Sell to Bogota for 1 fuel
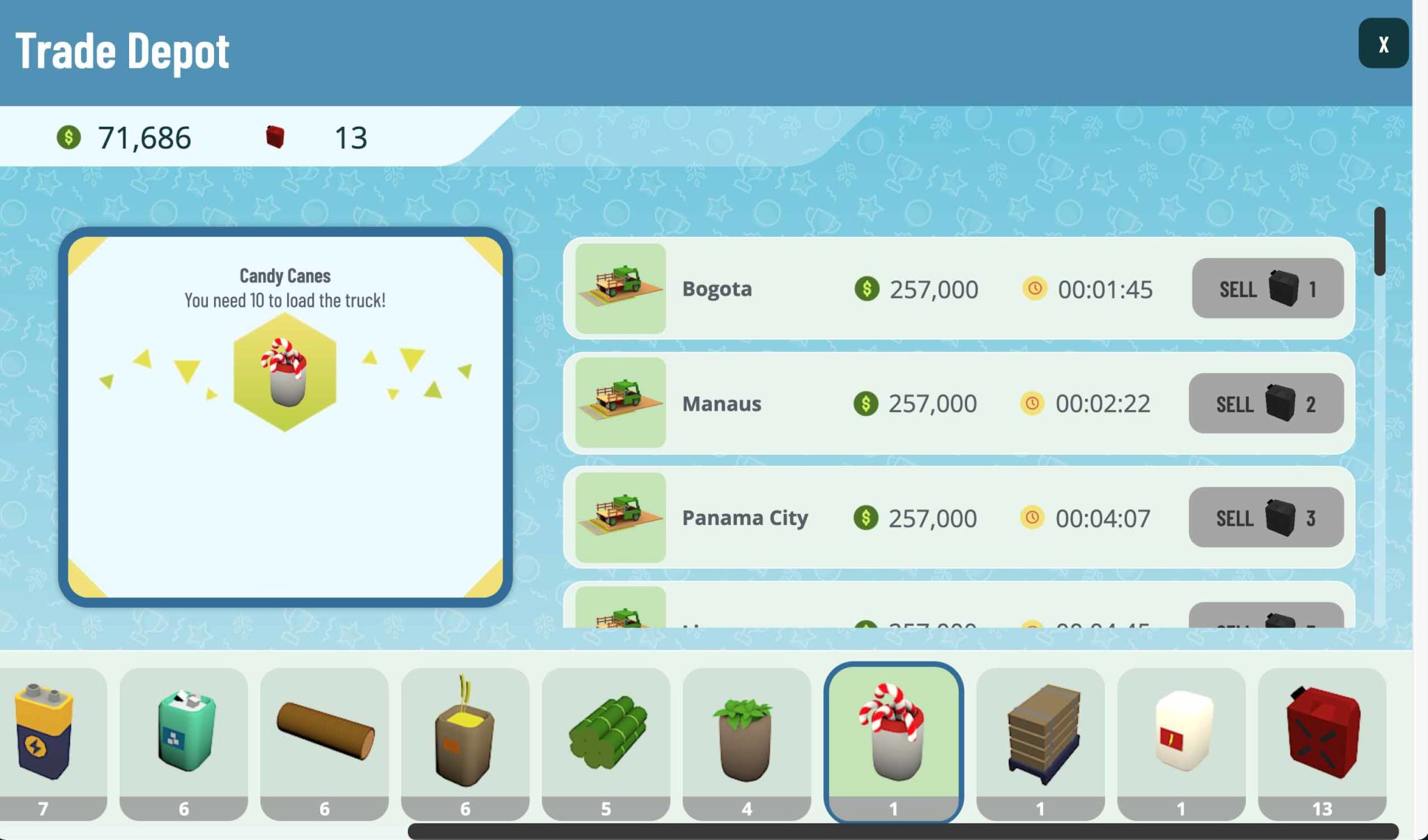1428x840 pixels. (x=1267, y=289)
